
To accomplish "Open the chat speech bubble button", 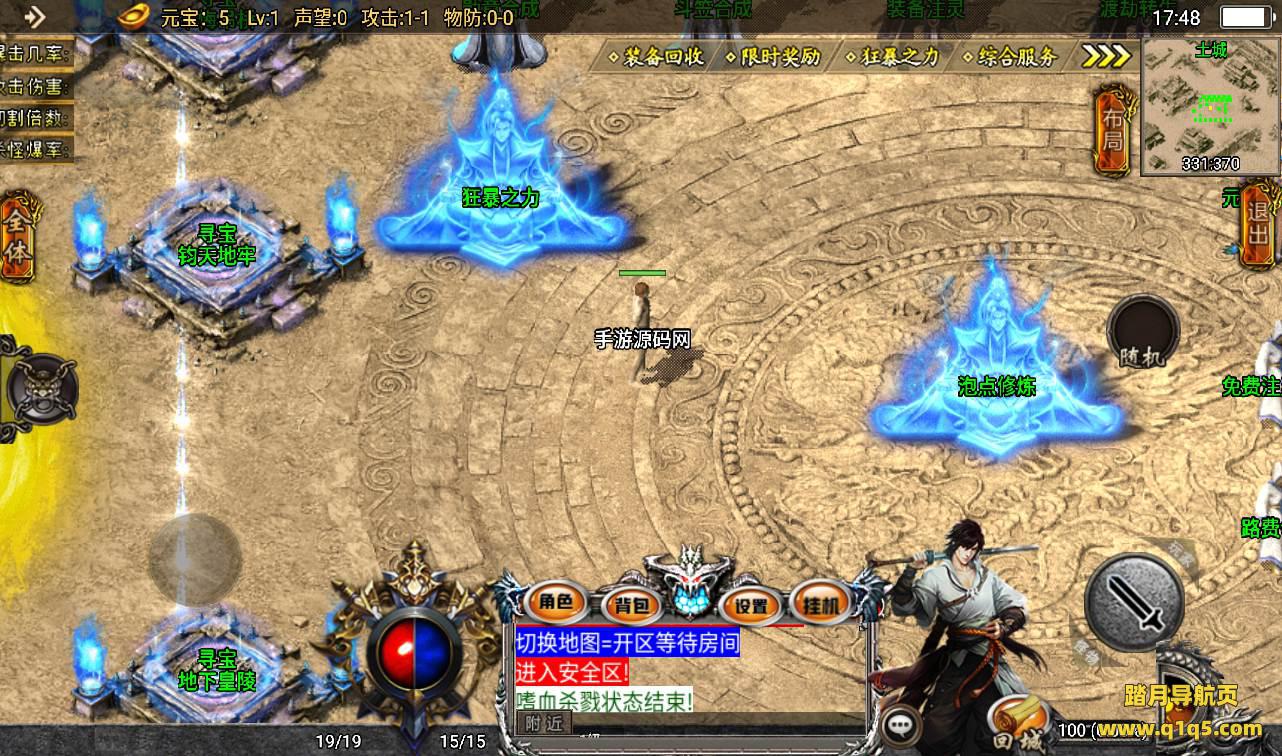I will coord(902,724).
